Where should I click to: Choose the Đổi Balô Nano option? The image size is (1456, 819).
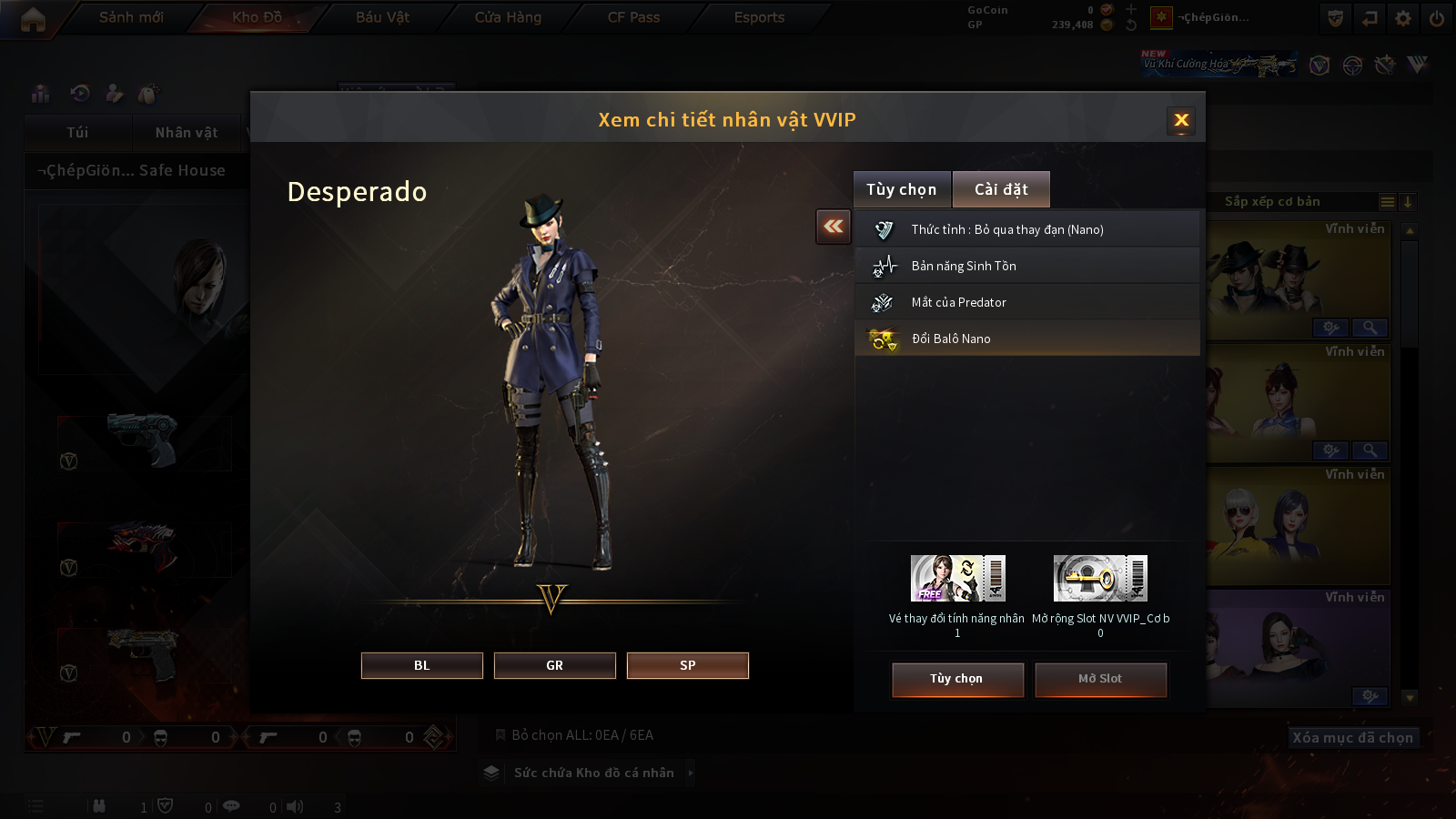[1026, 339]
